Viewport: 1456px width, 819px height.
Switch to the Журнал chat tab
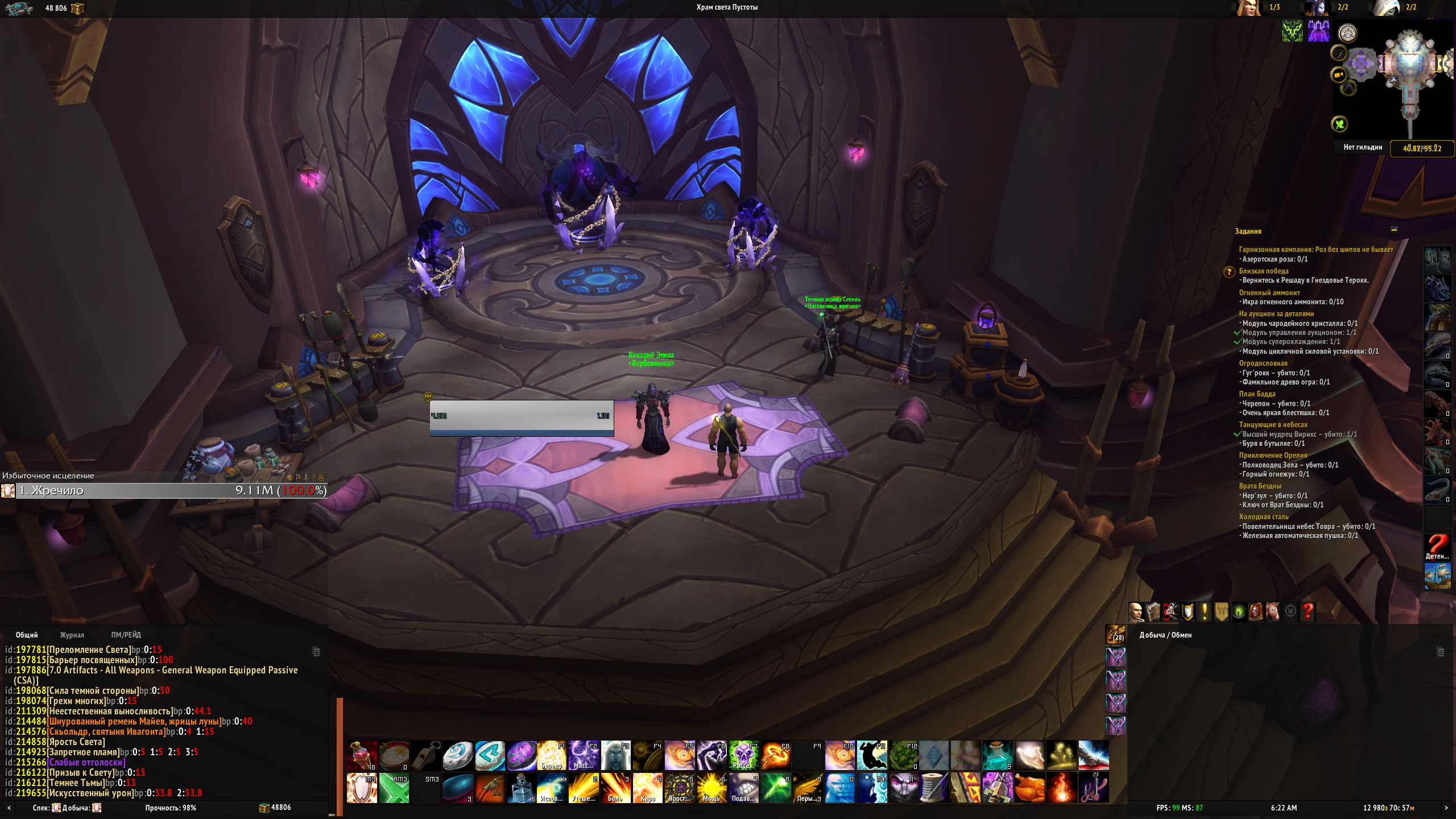72,635
